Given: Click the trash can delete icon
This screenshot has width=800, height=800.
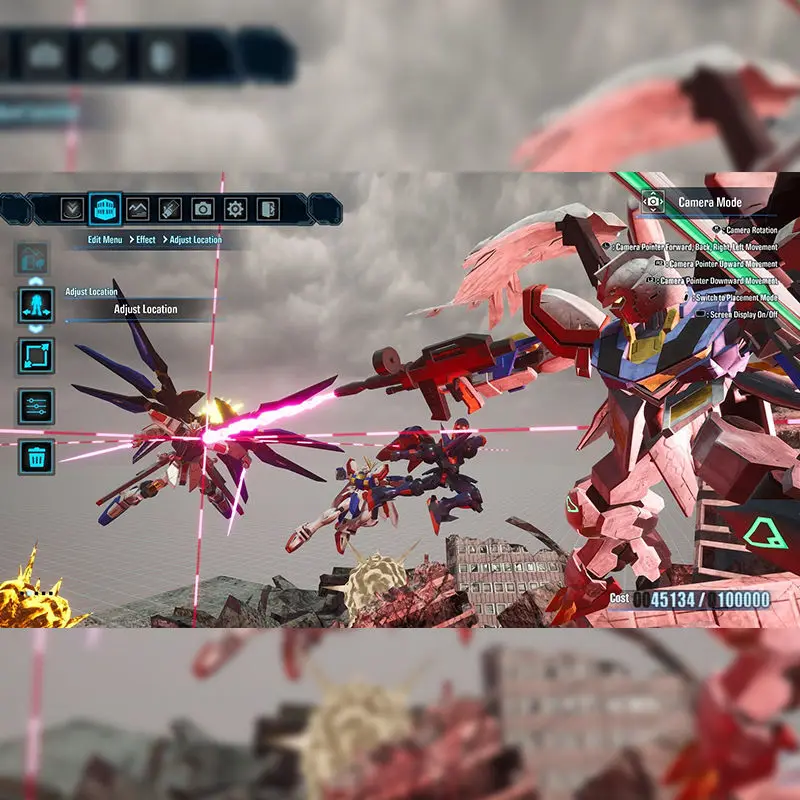Looking at the screenshot, I should coord(36,457).
